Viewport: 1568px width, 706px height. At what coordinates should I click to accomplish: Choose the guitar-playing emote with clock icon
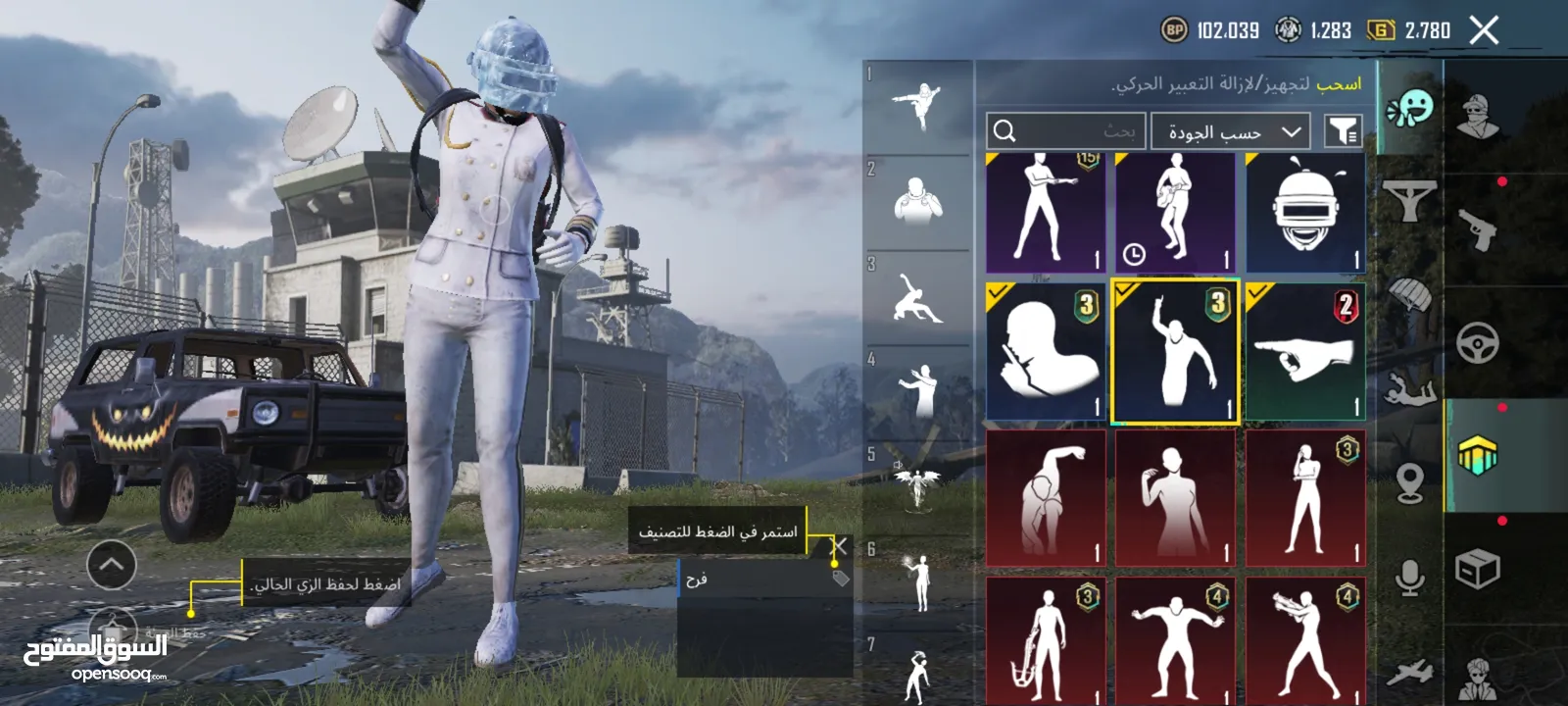coord(1175,213)
